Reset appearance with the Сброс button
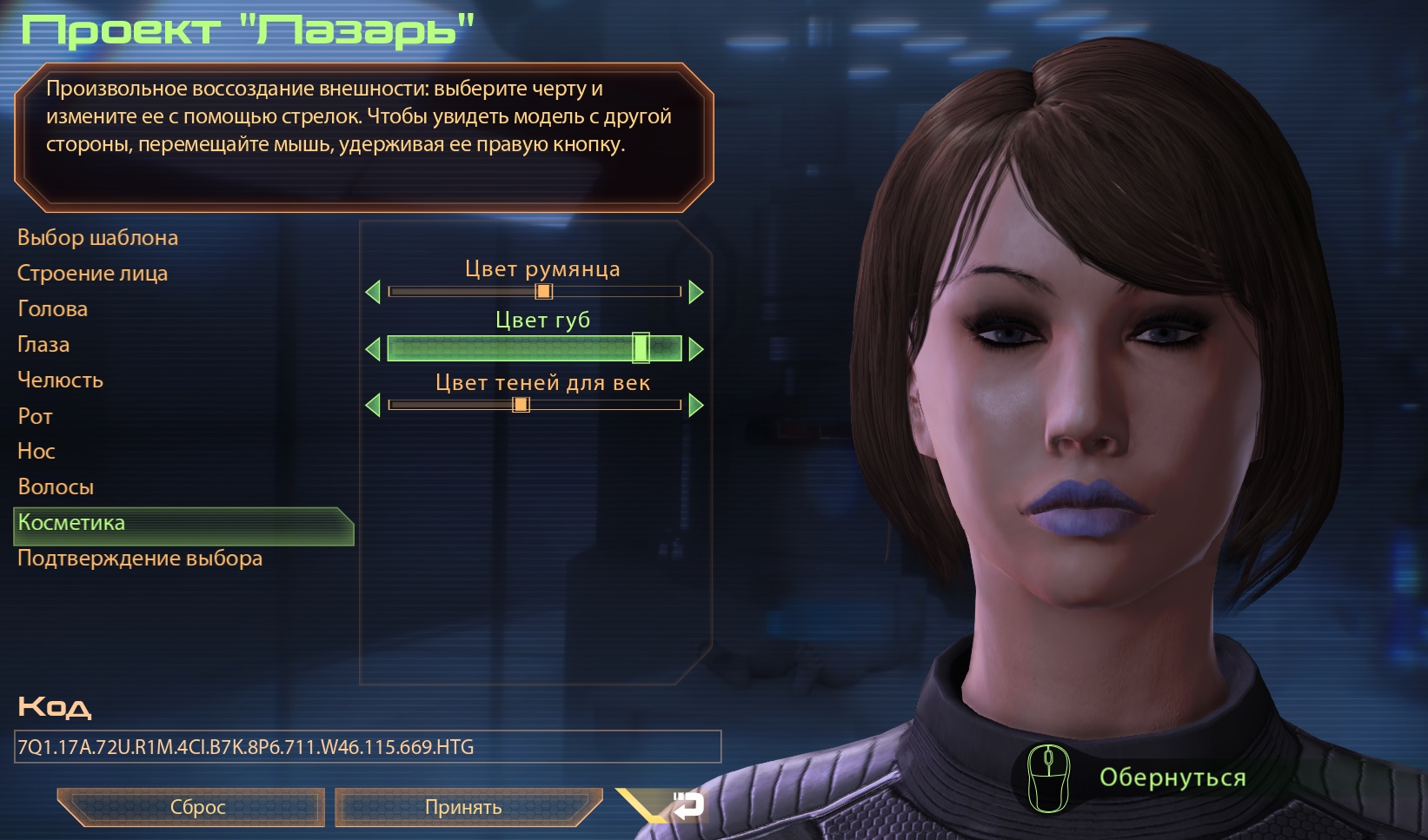The height and width of the screenshot is (840, 1428). click(197, 807)
